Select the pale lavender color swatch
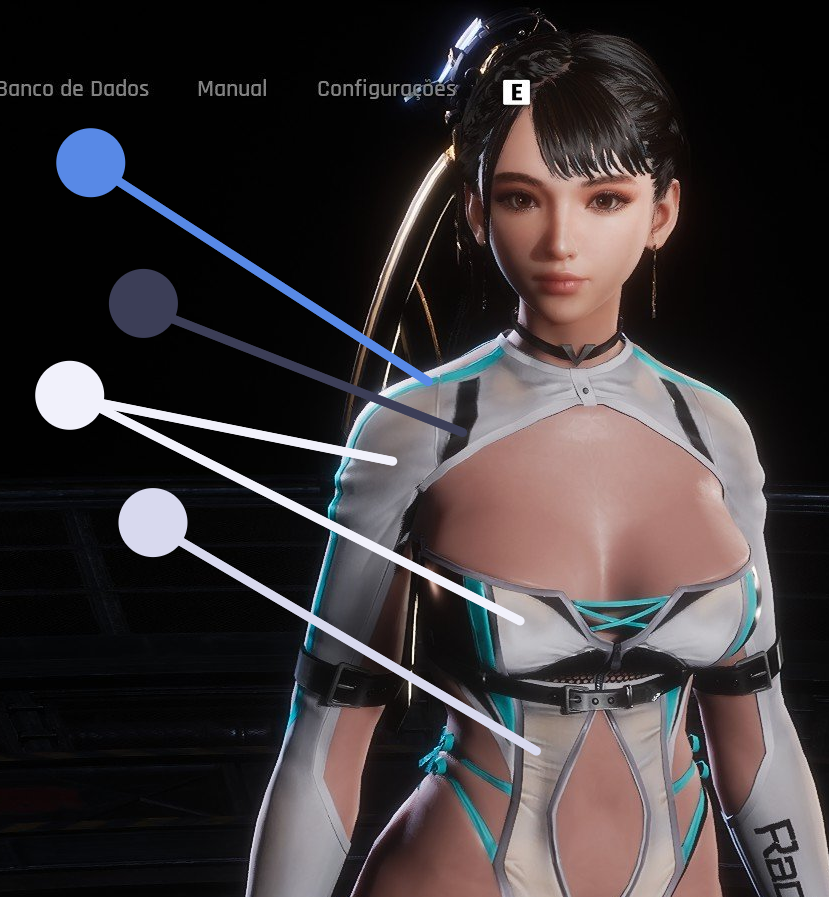The width and height of the screenshot is (829, 897). tap(153, 522)
